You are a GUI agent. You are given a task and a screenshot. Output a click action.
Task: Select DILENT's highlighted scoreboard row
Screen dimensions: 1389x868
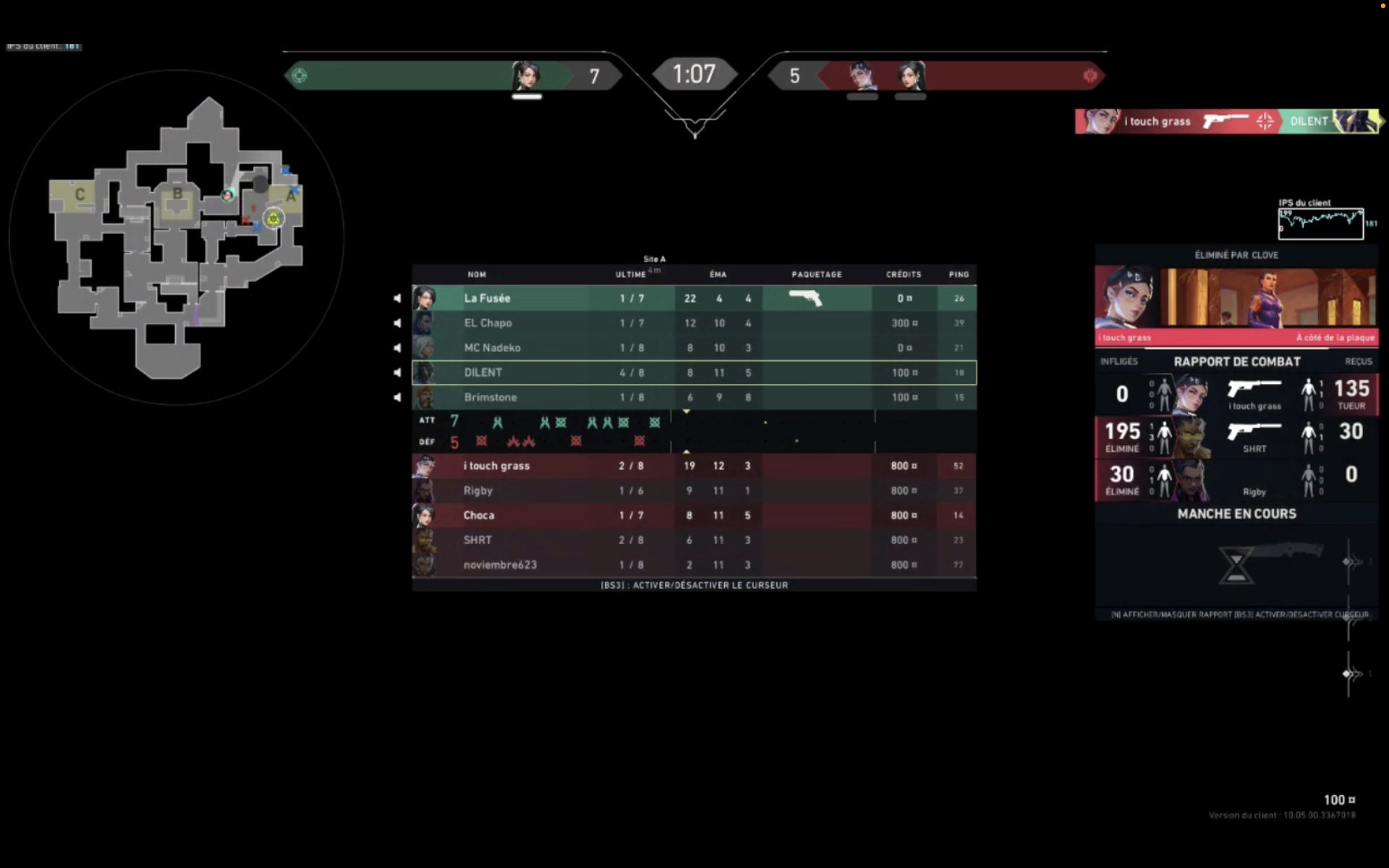(x=694, y=372)
